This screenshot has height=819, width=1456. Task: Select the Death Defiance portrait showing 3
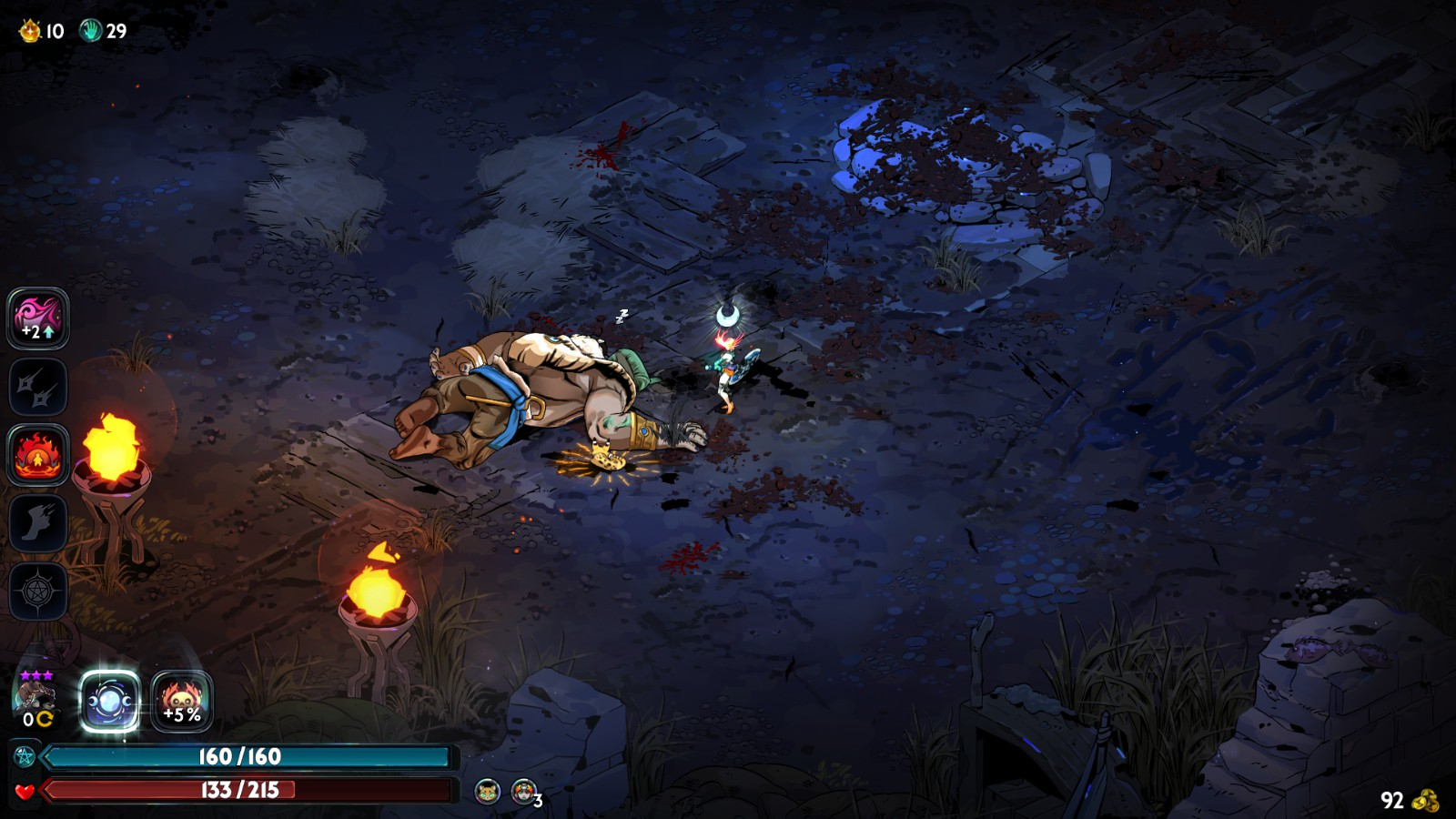click(x=524, y=792)
